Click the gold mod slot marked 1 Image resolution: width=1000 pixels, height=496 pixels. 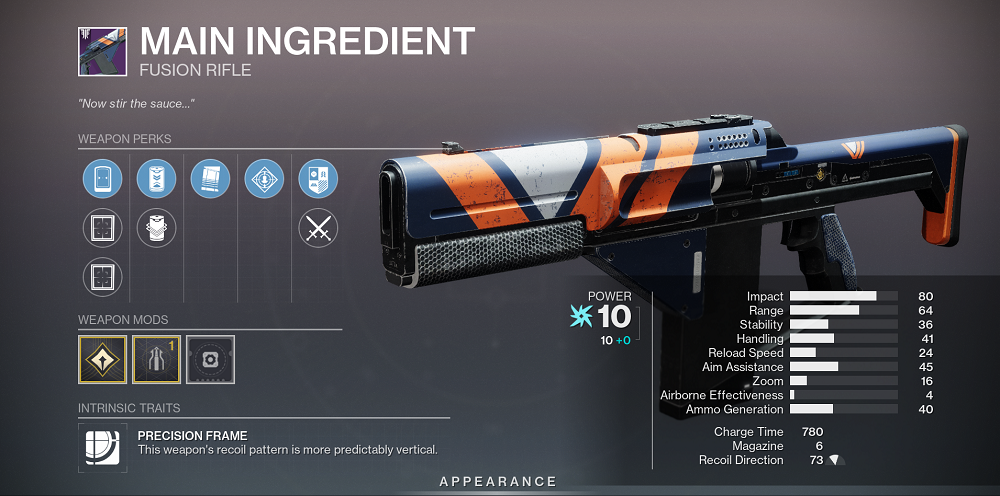click(x=156, y=359)
